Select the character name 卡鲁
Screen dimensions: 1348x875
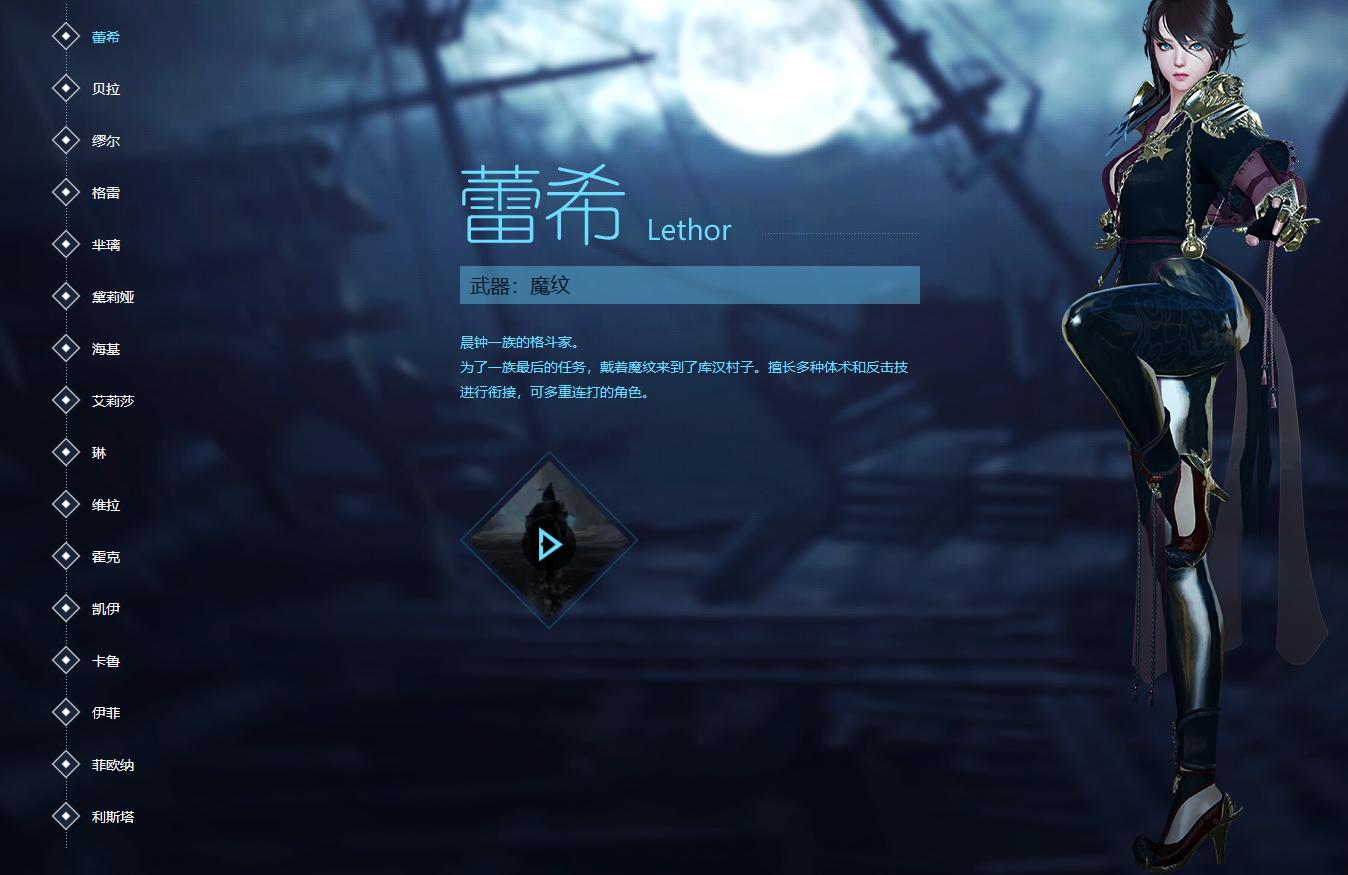(106, 660)
